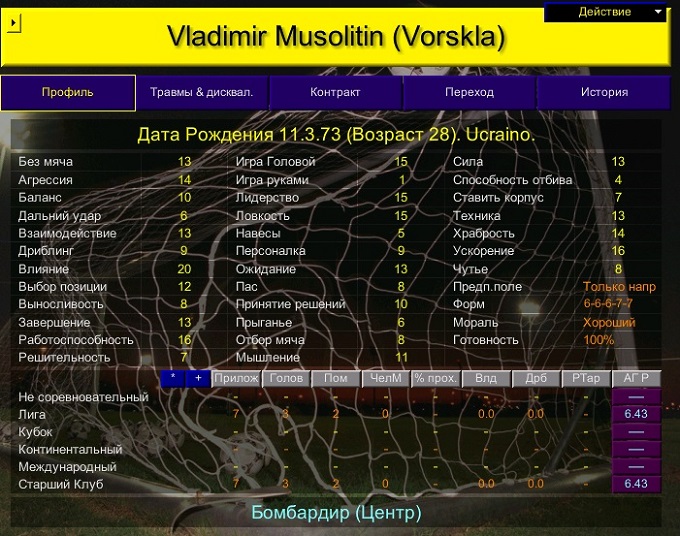Click the asterisk button in the stats header
The width and height of the screenshot is (680, 536).
[173, 379]
